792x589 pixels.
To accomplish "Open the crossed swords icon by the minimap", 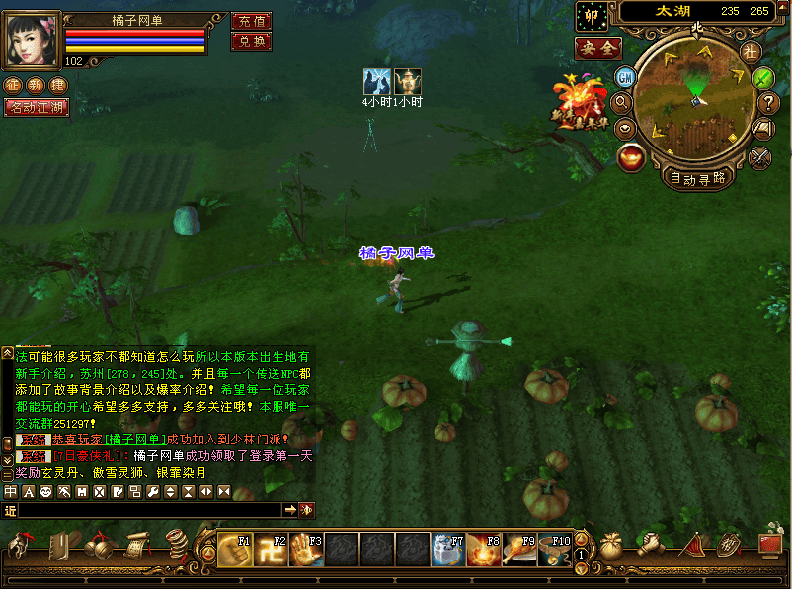I will [760, 156].
